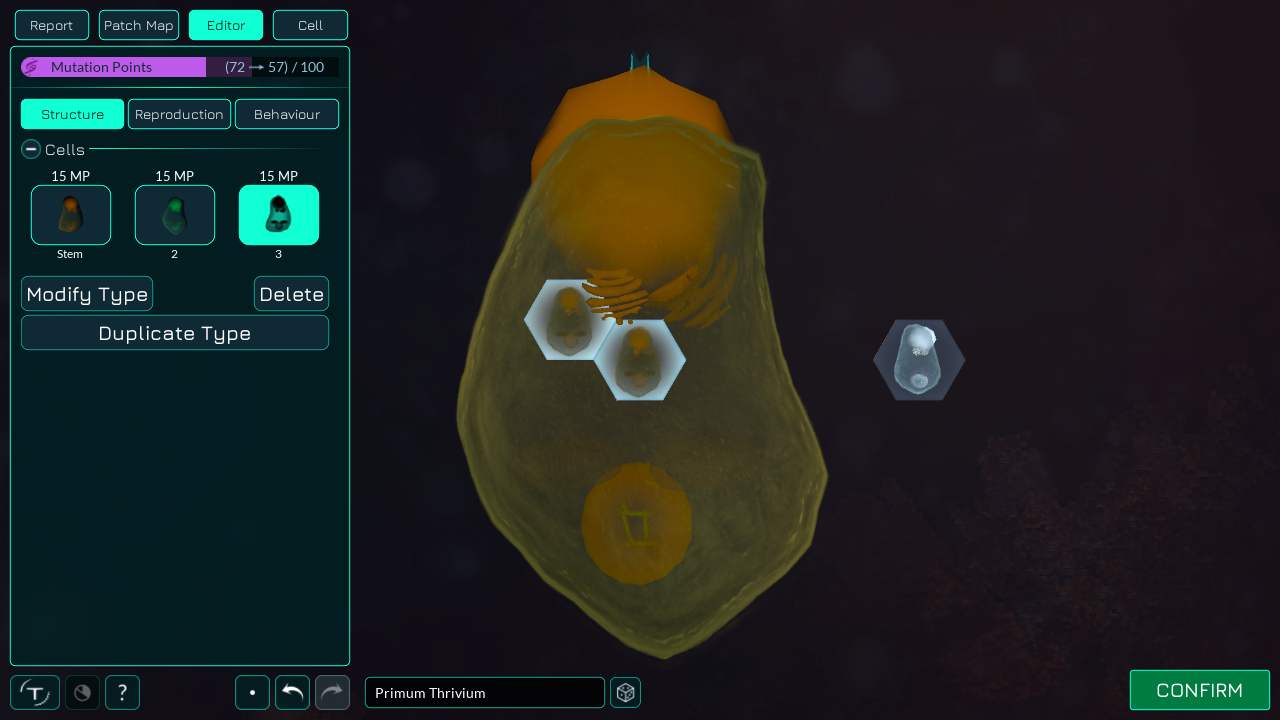Choose cell type 2

pos(175,215)
